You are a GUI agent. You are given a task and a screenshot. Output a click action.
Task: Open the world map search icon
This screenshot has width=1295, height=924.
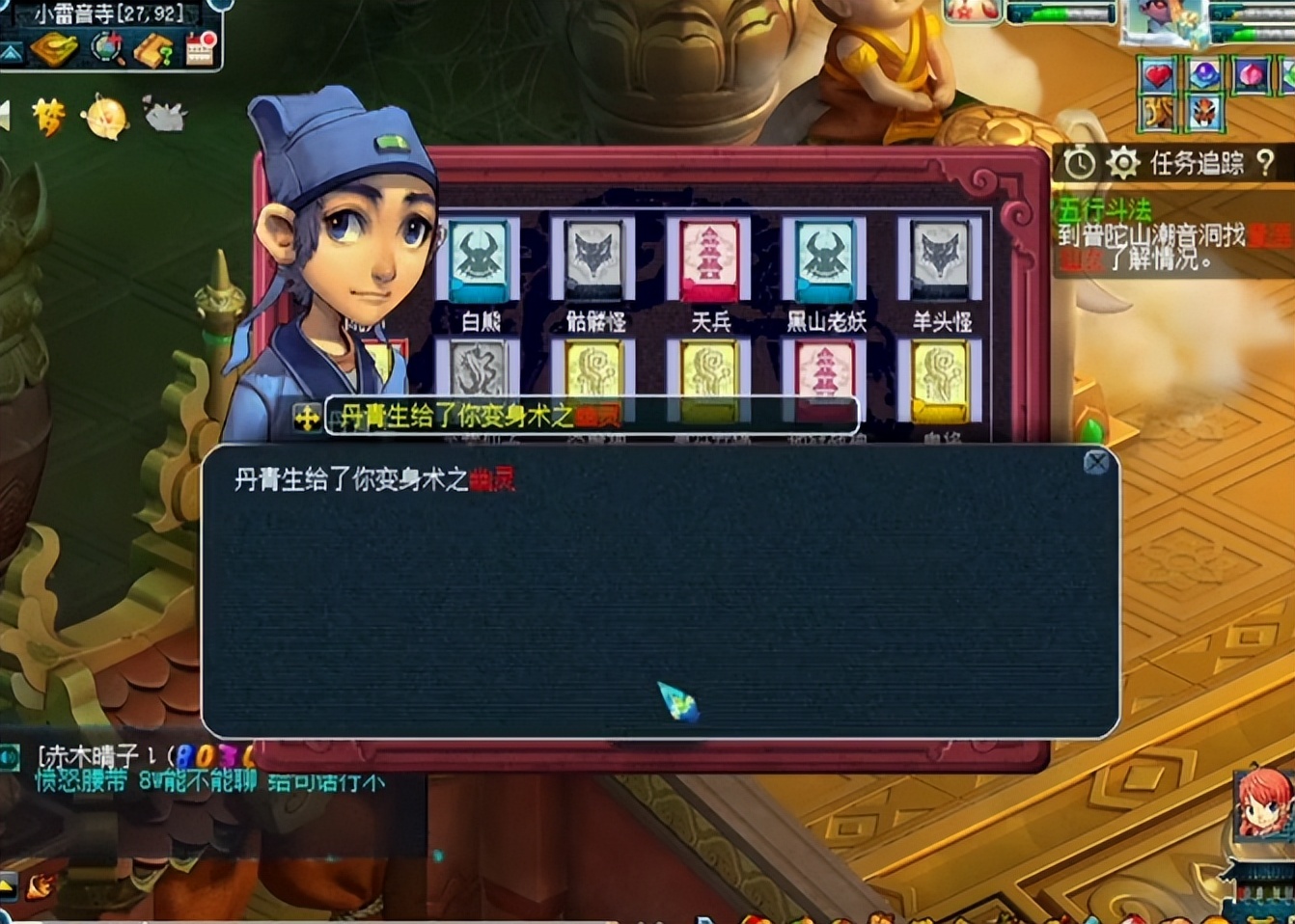[x=106, y=49]
